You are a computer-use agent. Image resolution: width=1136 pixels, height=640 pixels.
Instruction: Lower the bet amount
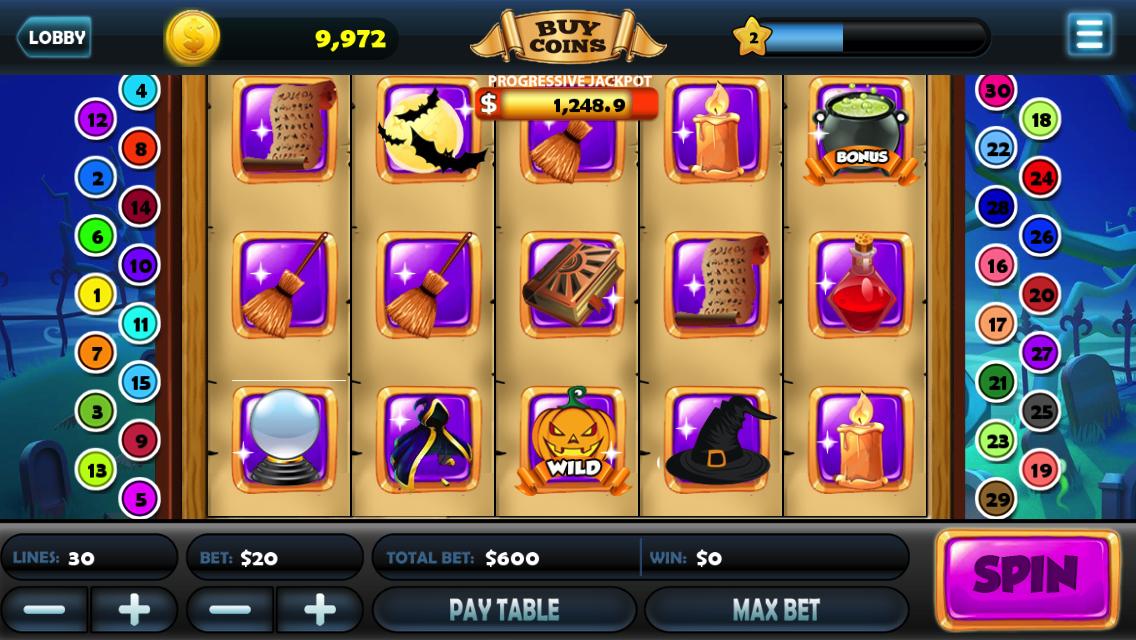[x=230, y=609]
